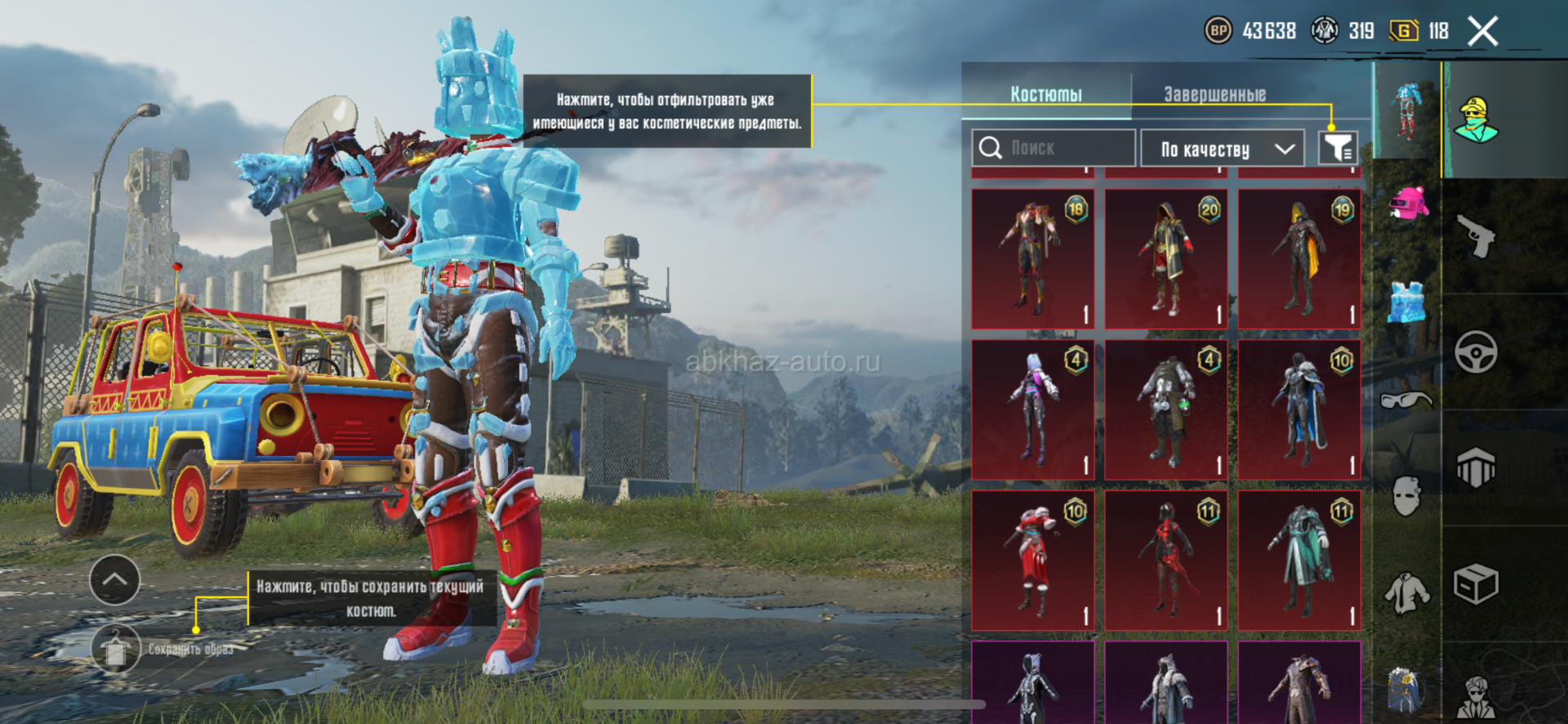Switch to the pistol weapons section

coord(1477,236)
